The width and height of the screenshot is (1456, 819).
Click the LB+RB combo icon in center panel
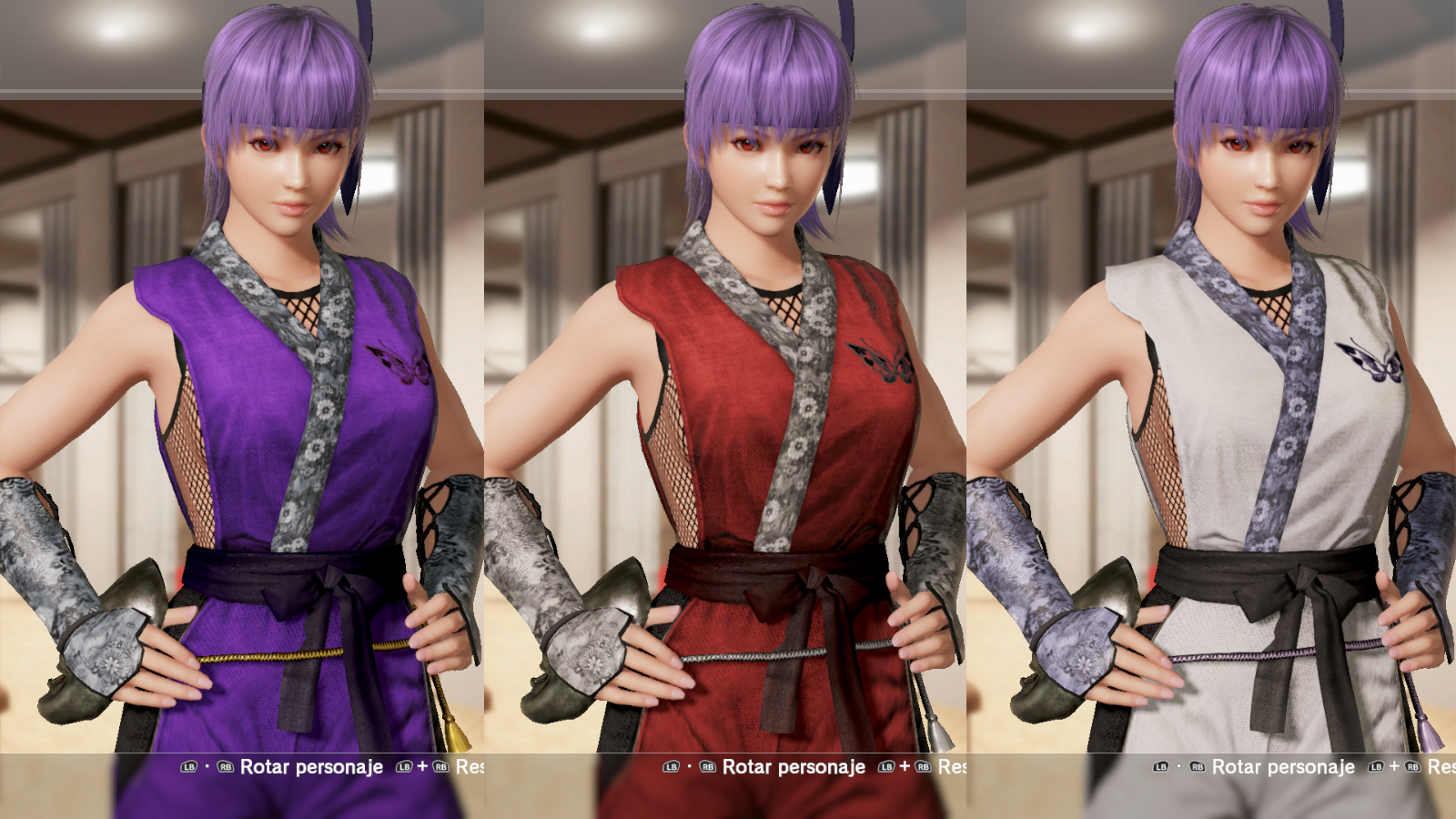pyautogui.click(x=905, y=767)
